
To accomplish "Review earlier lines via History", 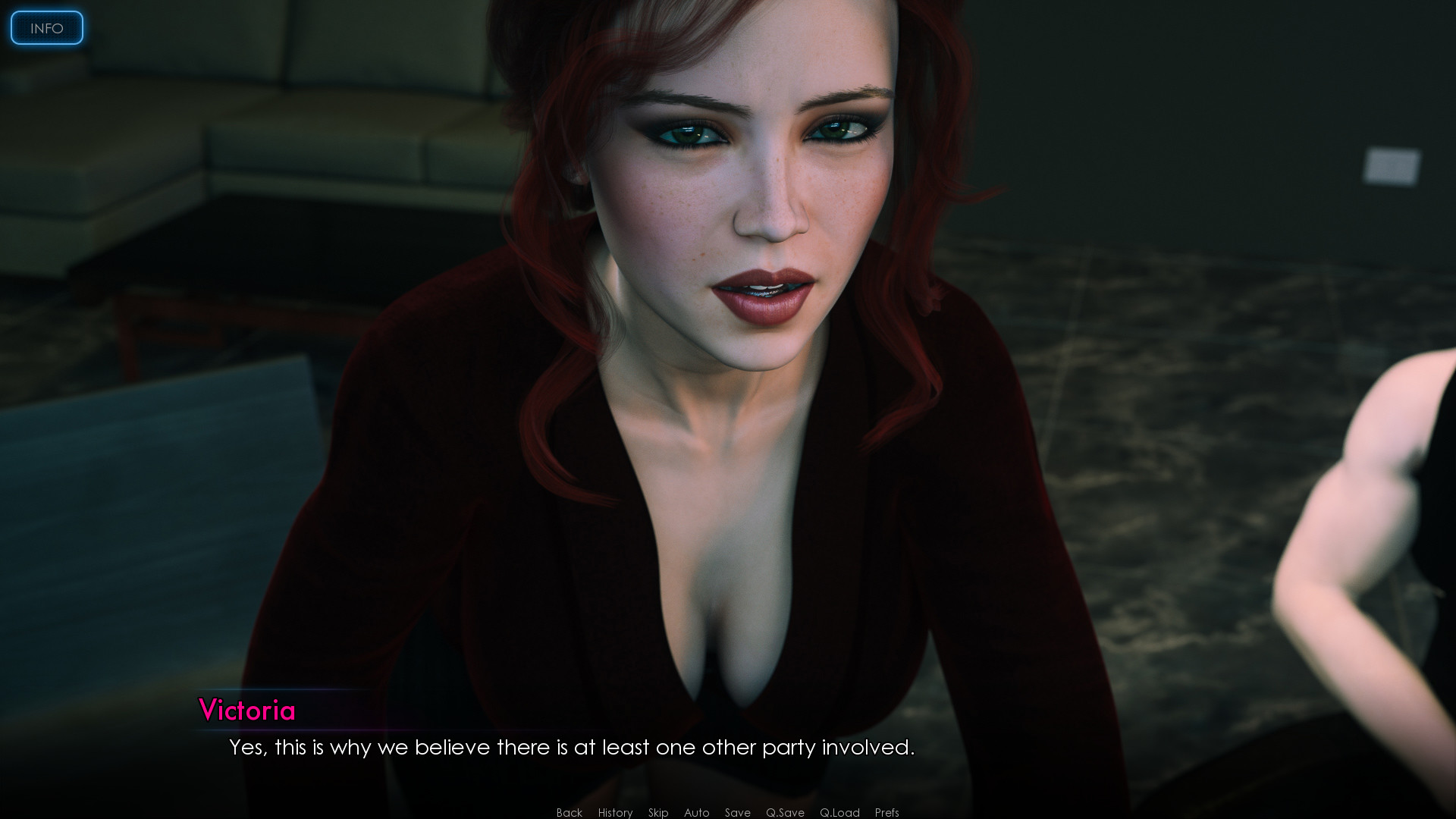I will click(614, 812).
